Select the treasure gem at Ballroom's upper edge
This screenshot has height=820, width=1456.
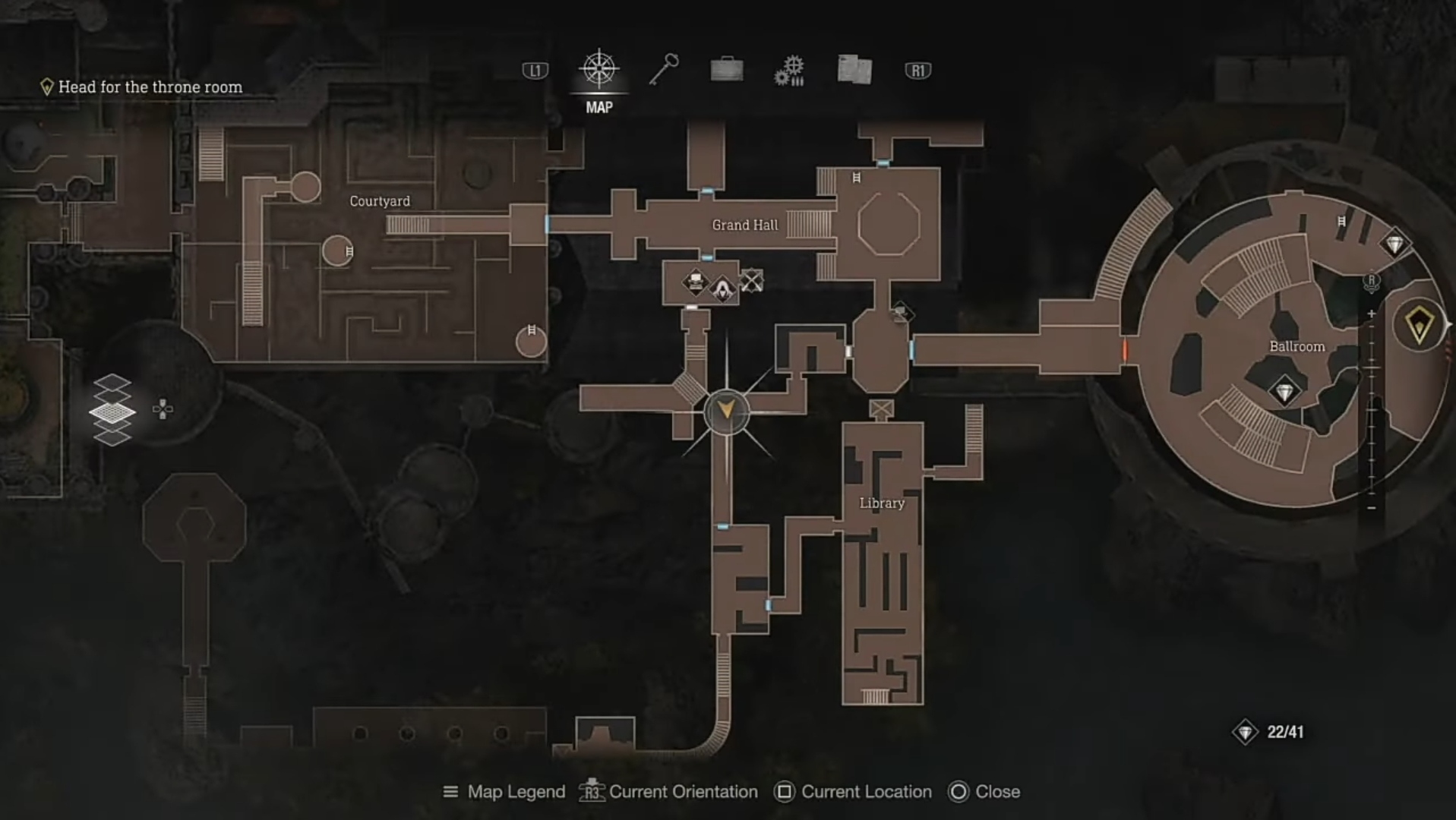coord(1394,244)
